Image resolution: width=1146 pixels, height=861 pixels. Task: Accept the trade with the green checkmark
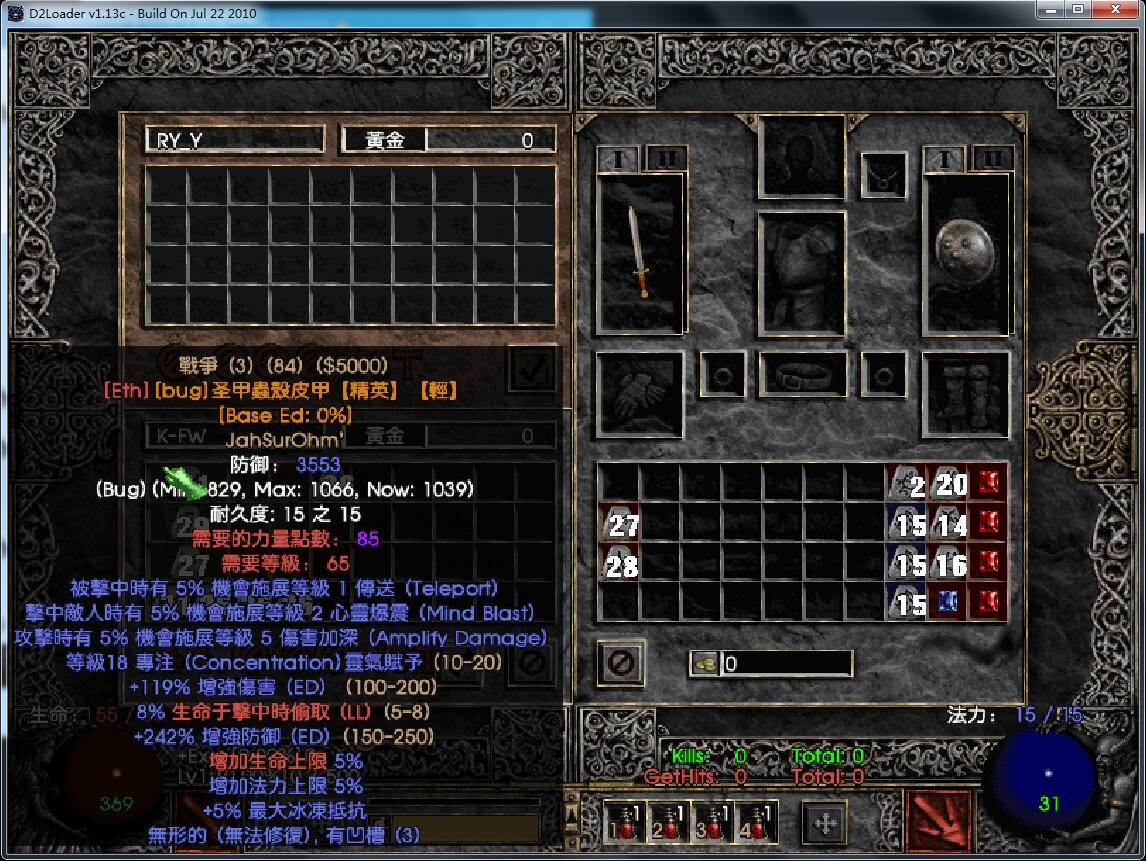point(531,369)
